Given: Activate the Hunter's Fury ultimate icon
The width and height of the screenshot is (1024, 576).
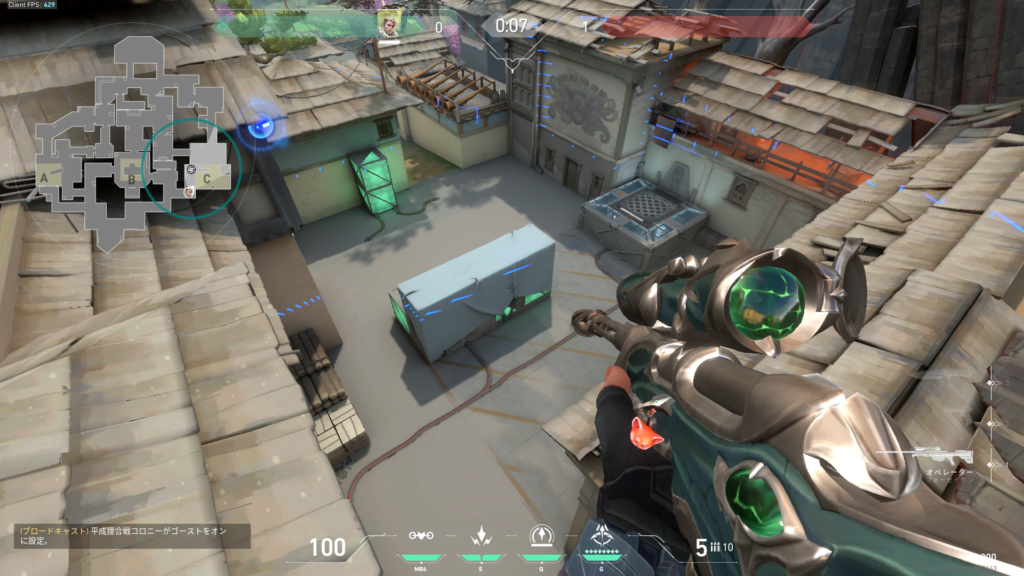Looking at the screenshot, I should (x=603, y=535).
